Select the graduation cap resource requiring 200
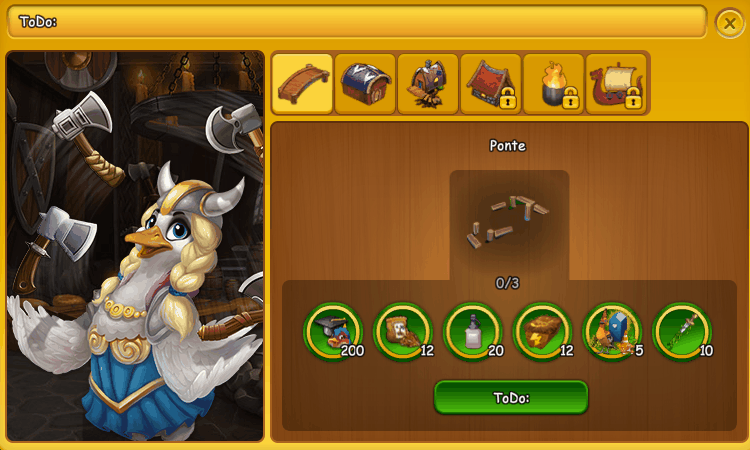Viewport: 750px width, 450px height. pos(332,331)
